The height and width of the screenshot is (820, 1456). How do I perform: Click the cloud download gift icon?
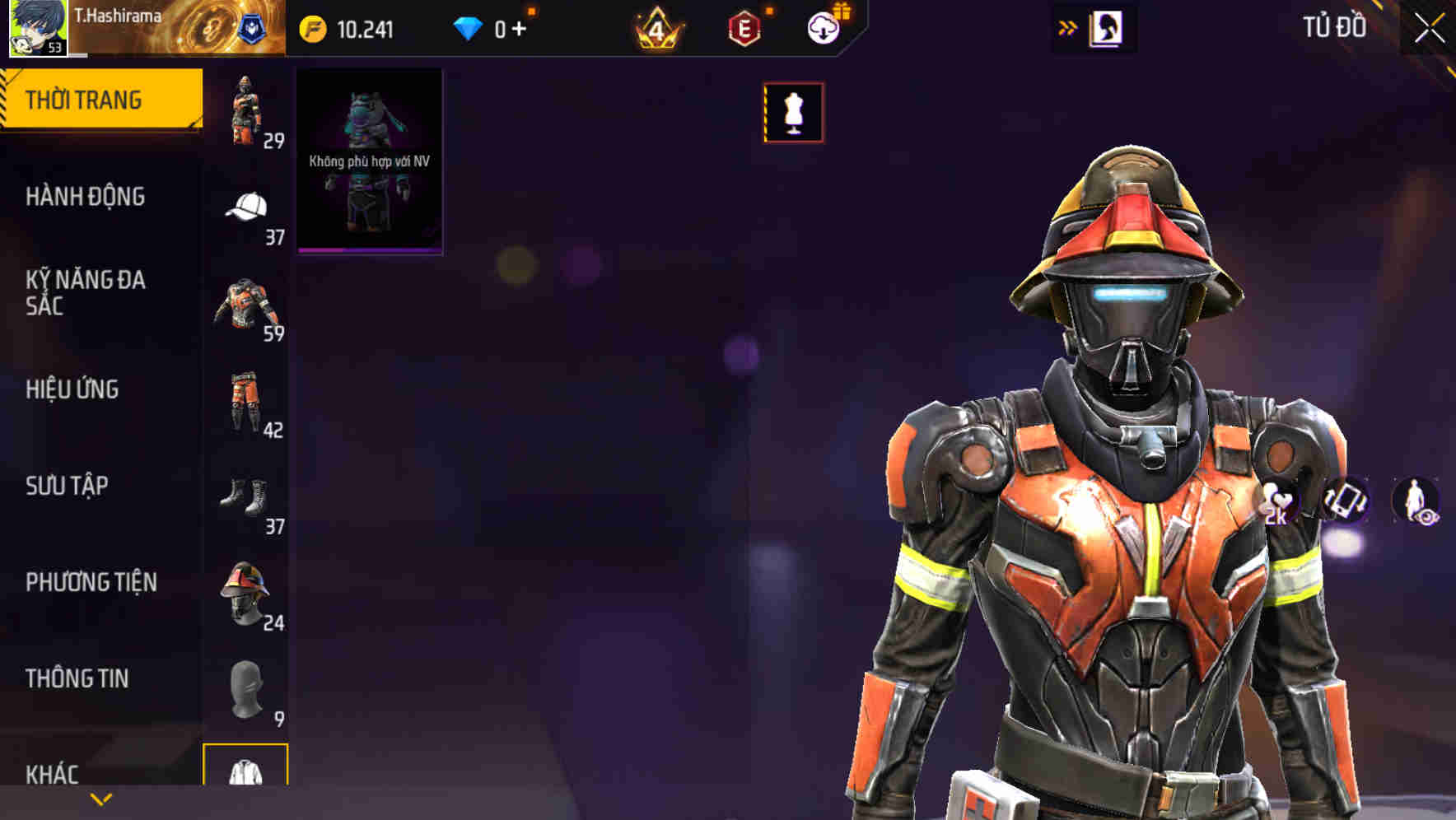[823, 27]
